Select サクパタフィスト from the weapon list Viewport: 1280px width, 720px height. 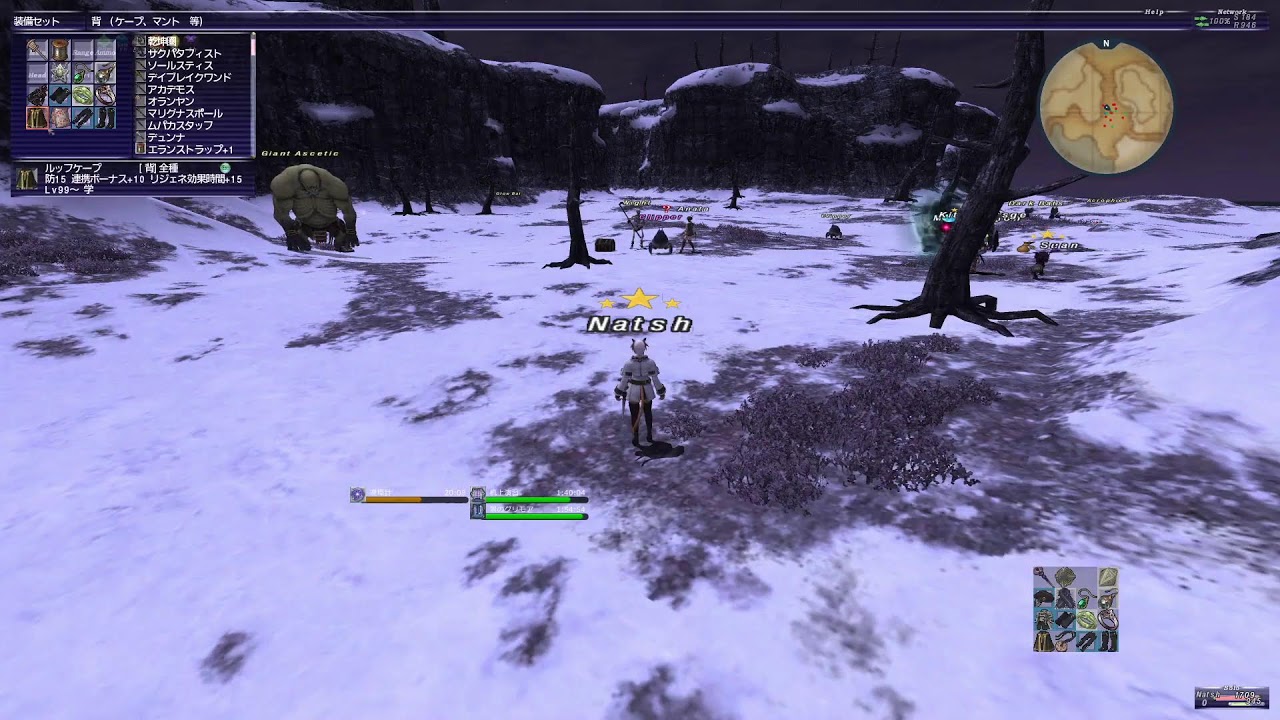click(183, 53)
